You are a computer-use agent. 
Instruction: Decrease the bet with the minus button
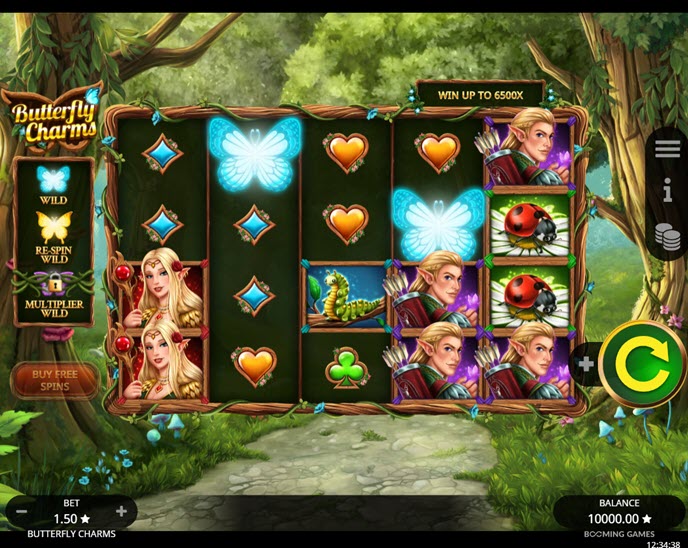point(21,512)
